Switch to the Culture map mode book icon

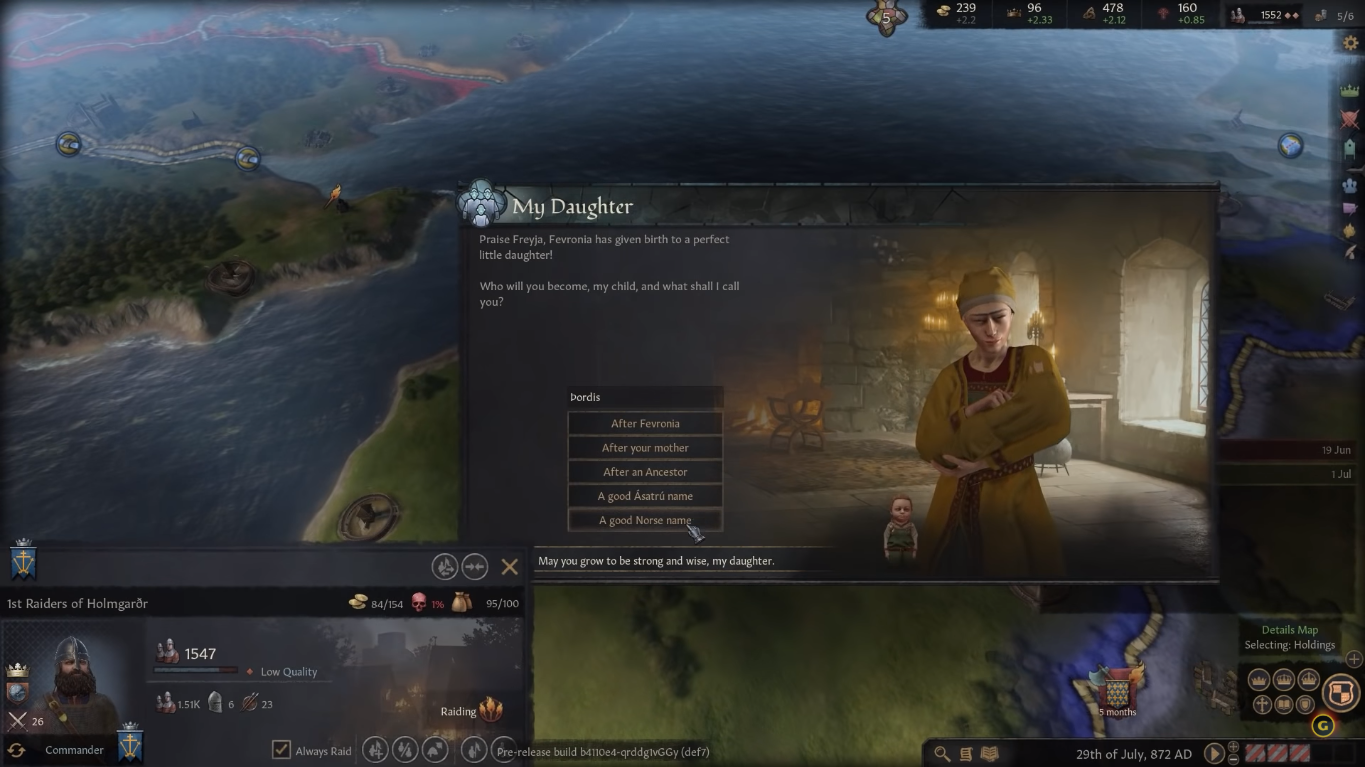point(1284,704)
